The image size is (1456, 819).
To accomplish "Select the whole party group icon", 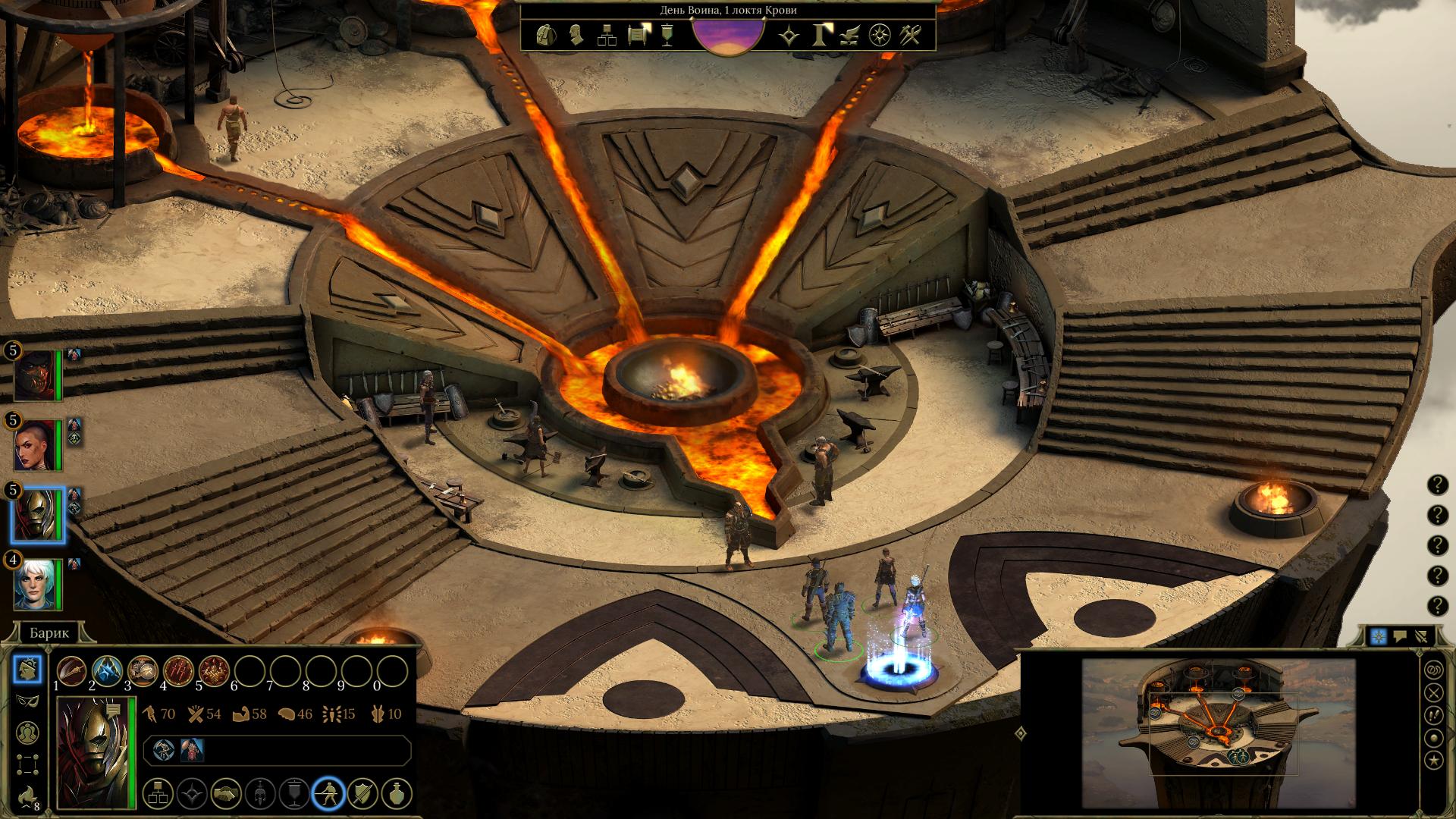I will click(x=28, y=732).
